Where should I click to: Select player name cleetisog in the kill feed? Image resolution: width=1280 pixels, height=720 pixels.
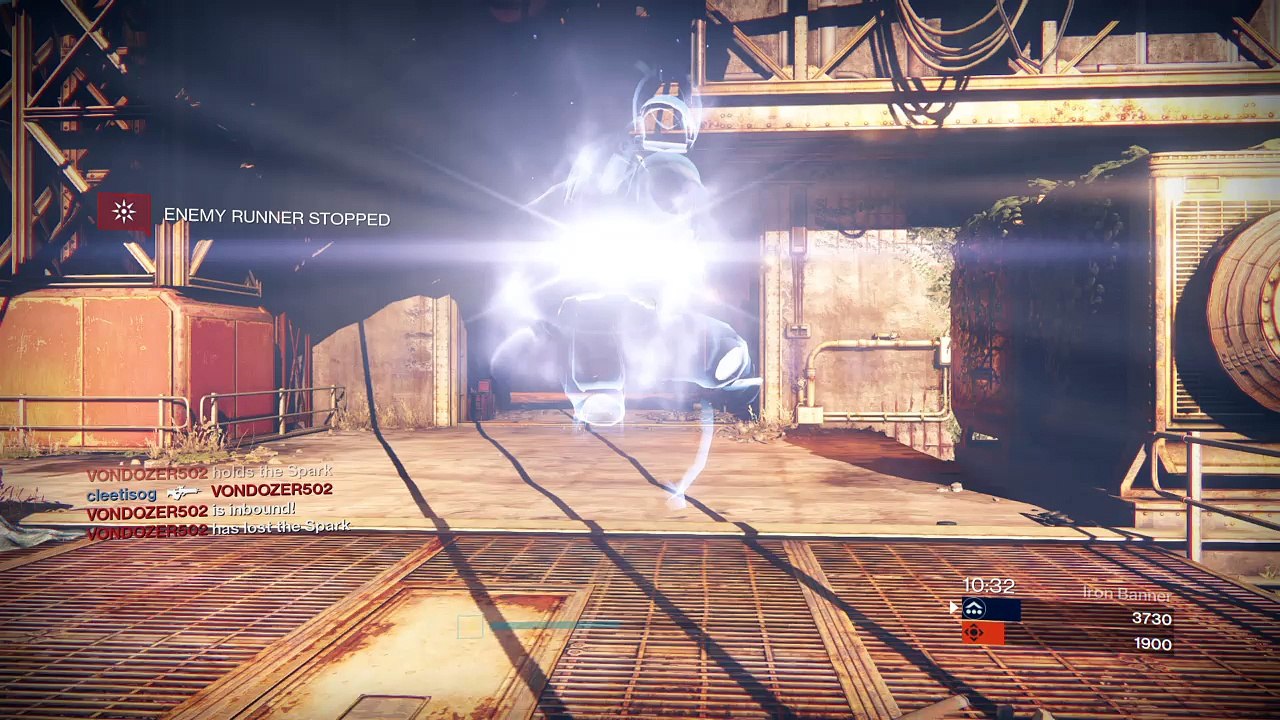121,493
